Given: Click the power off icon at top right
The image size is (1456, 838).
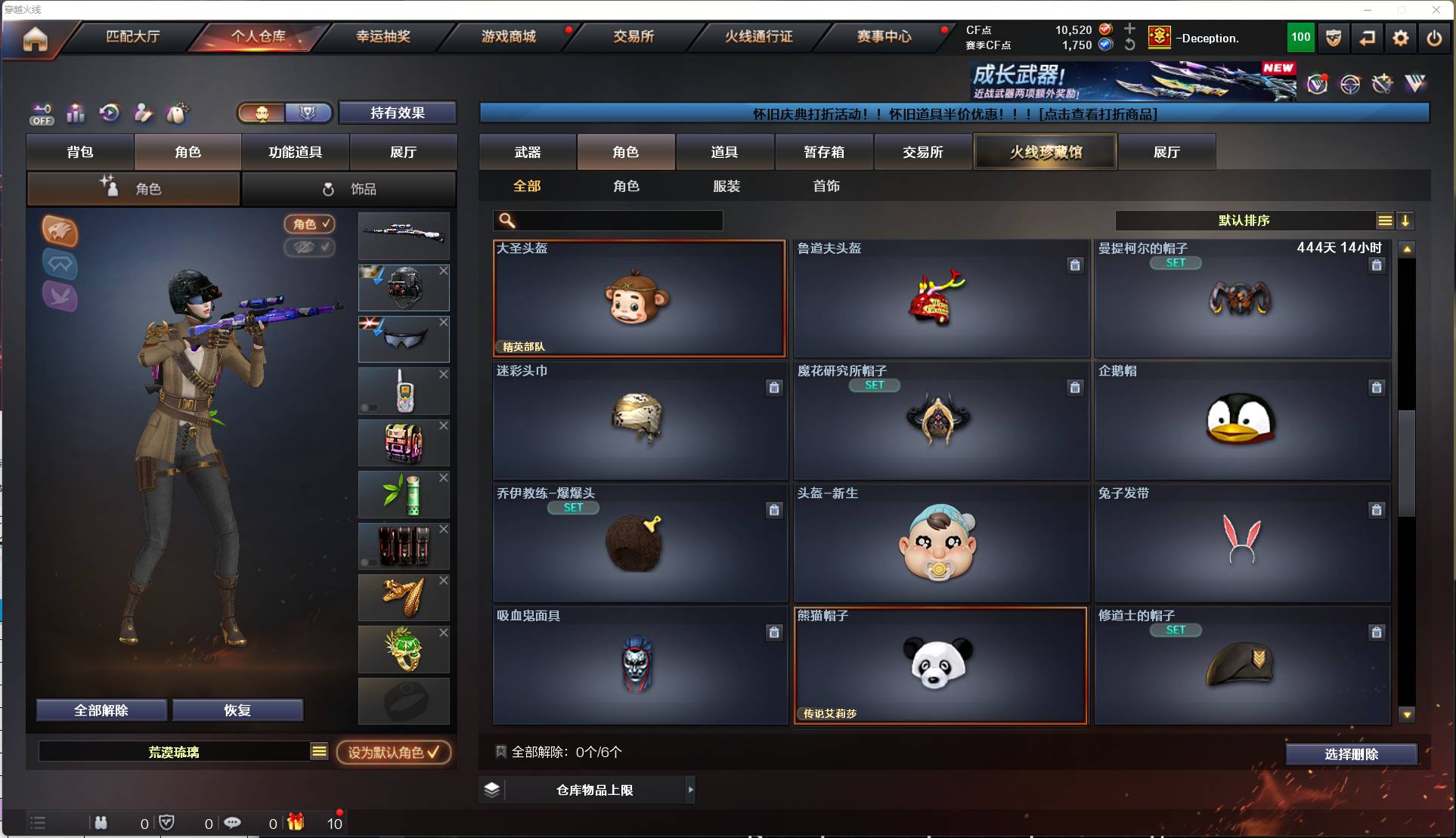Looking at the screenshot, I should pyautogui.click(x=1435, y=38).
